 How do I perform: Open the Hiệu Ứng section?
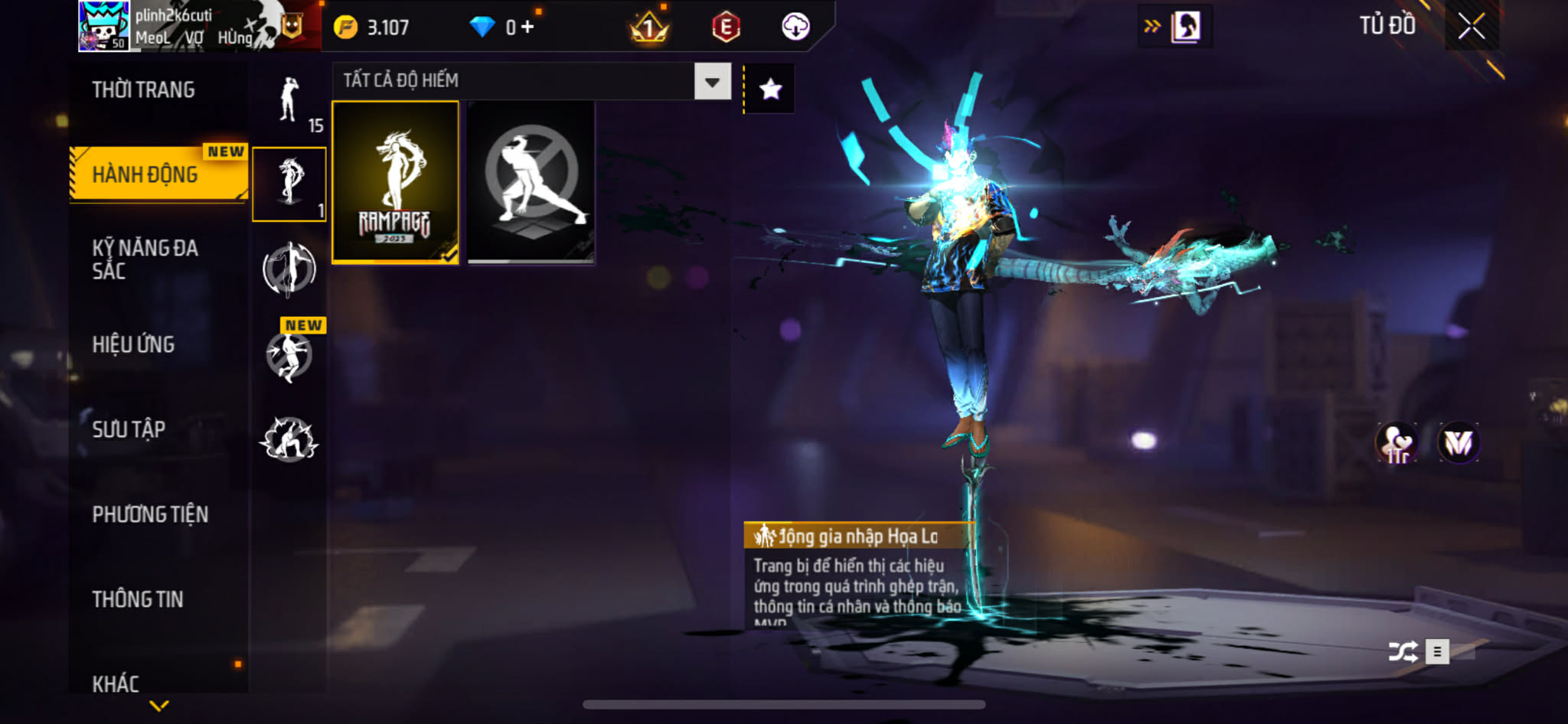pyautogui.click(x=133, y=344)
